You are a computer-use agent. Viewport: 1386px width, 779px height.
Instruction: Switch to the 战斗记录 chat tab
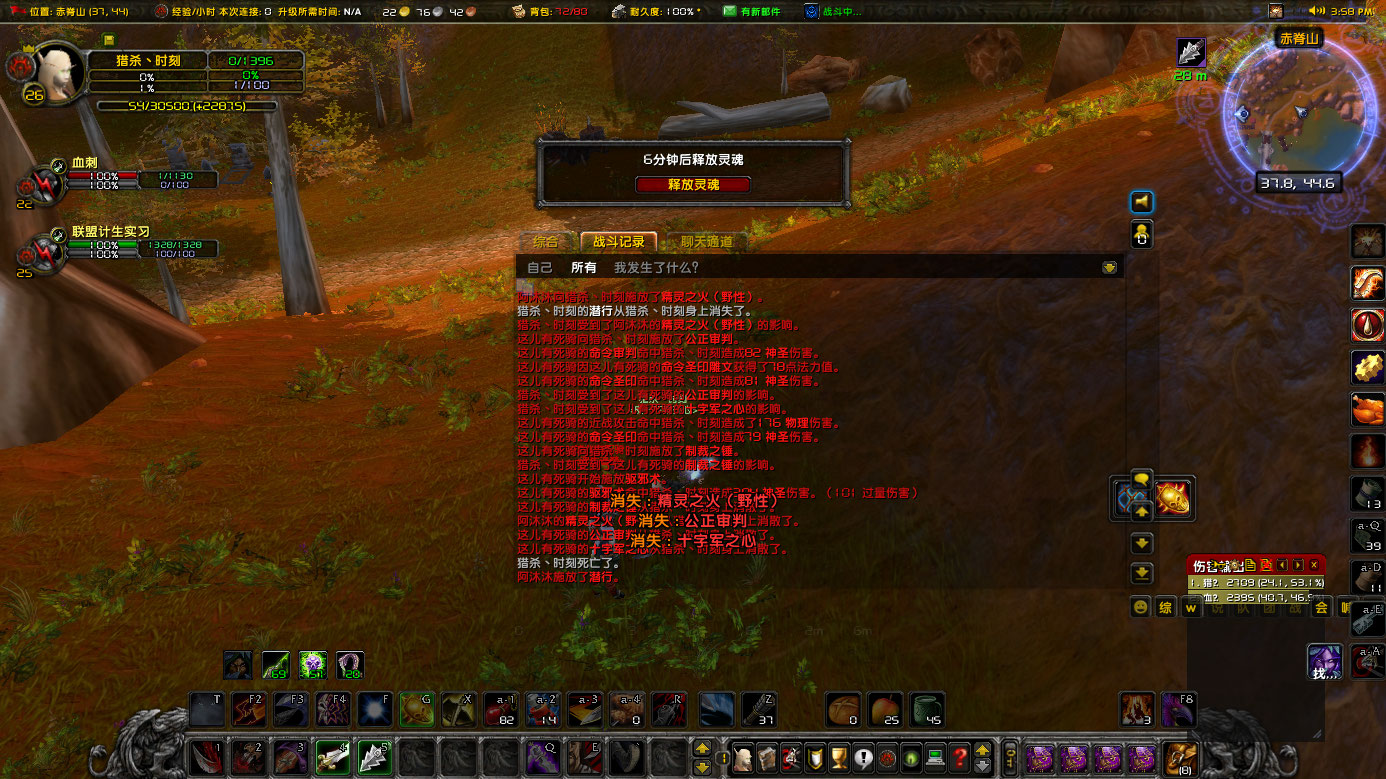pyautogui.click(x=620, y=241)
